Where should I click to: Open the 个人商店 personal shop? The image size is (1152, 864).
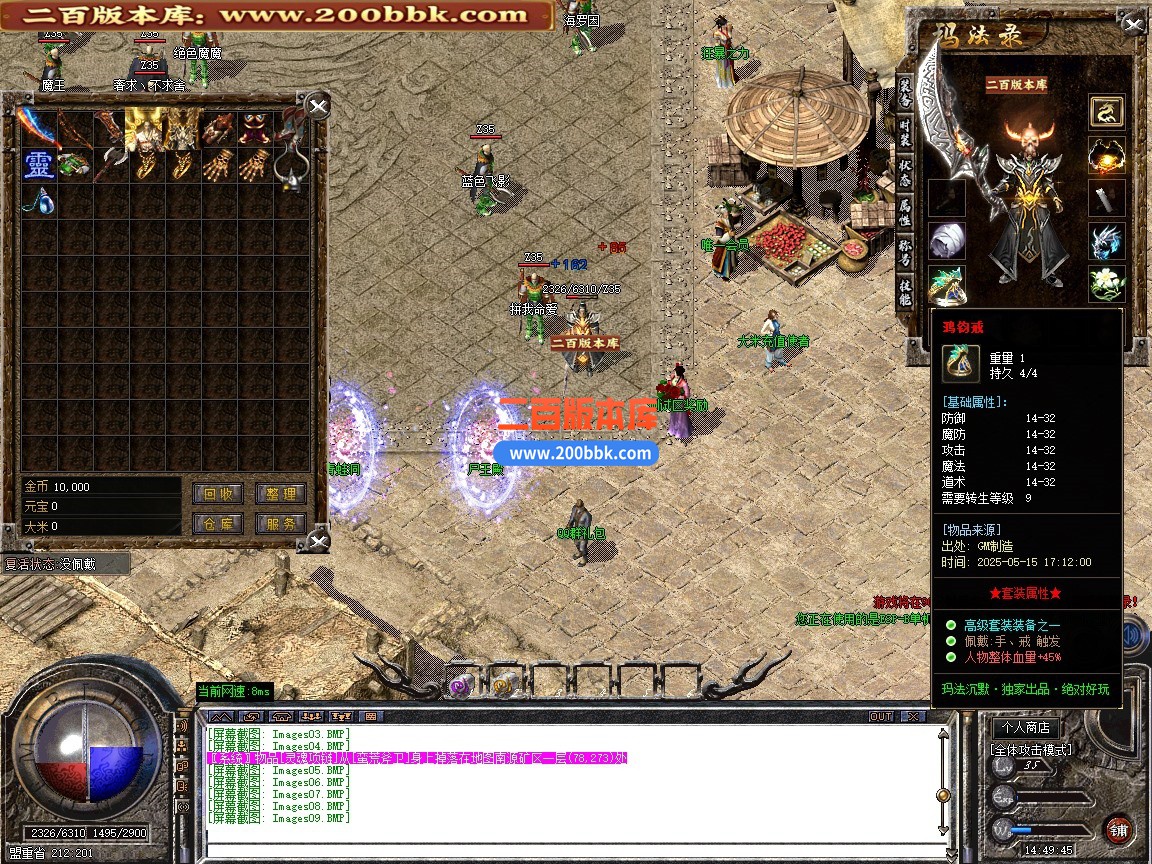tap(1026, 727)
